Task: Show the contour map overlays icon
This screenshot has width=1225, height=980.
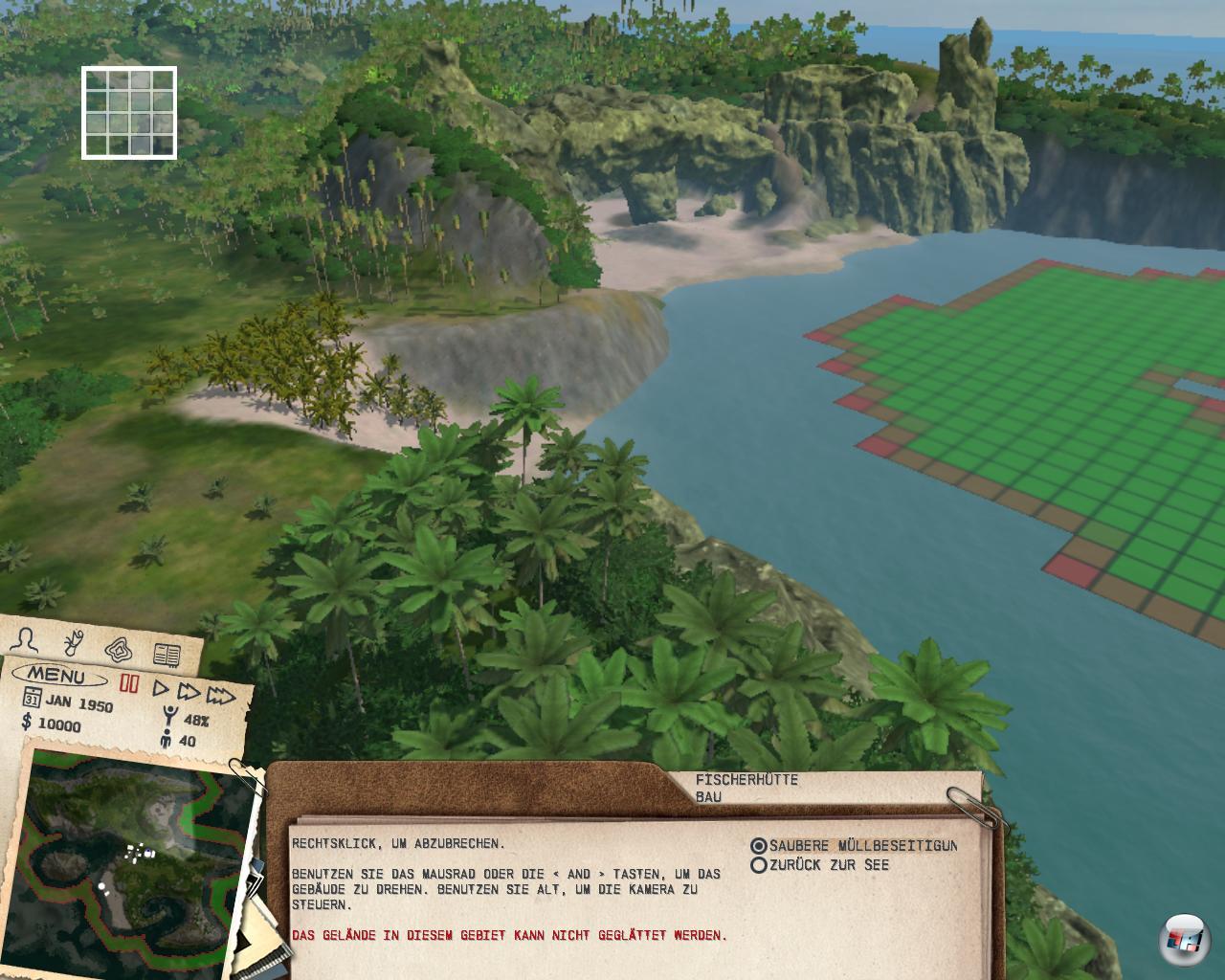Action: point(120,649)
